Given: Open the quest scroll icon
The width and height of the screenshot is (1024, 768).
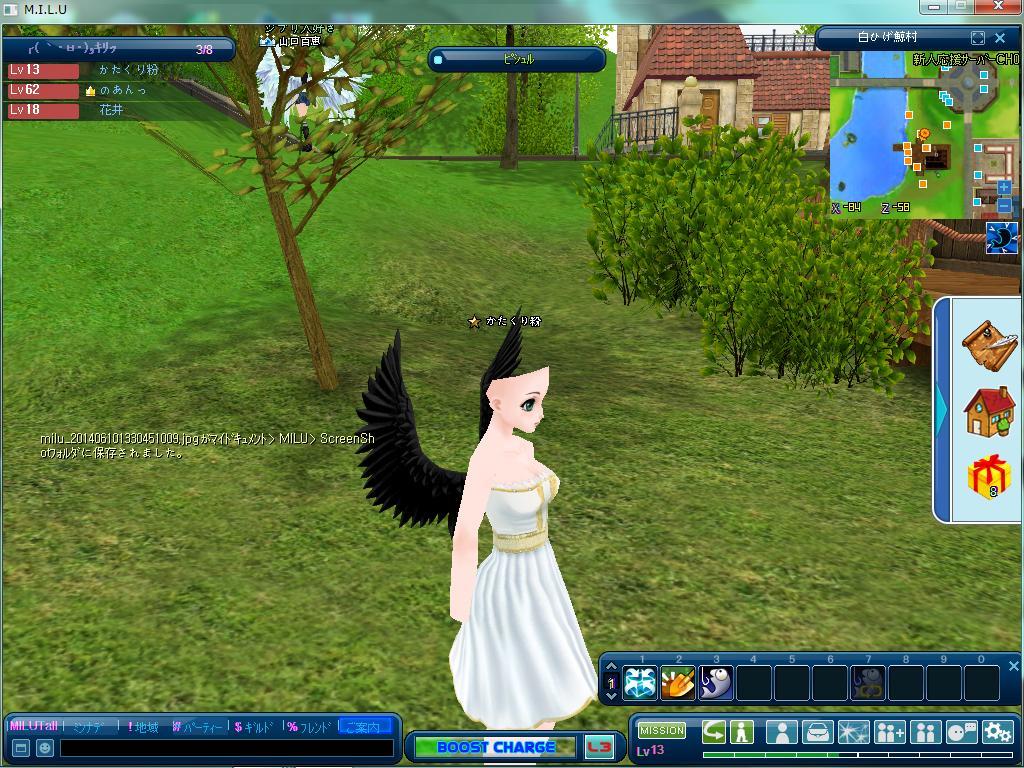Looking at the screenshot, I should click(989, 344).
